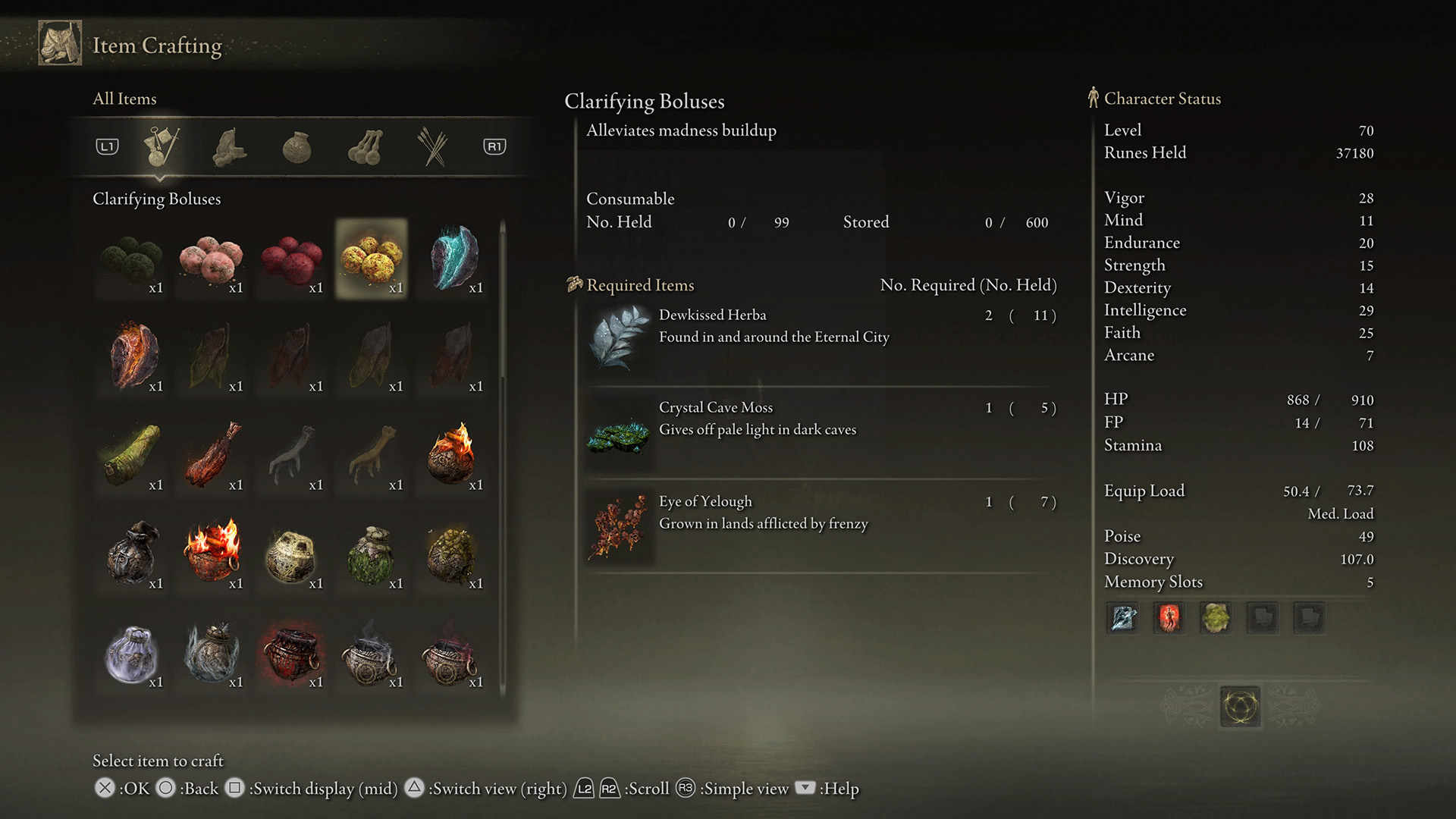The height and width of the screenshot is (819, 1456).
Task: Select the green rolled herb bundle
Action: click(131, 455)
